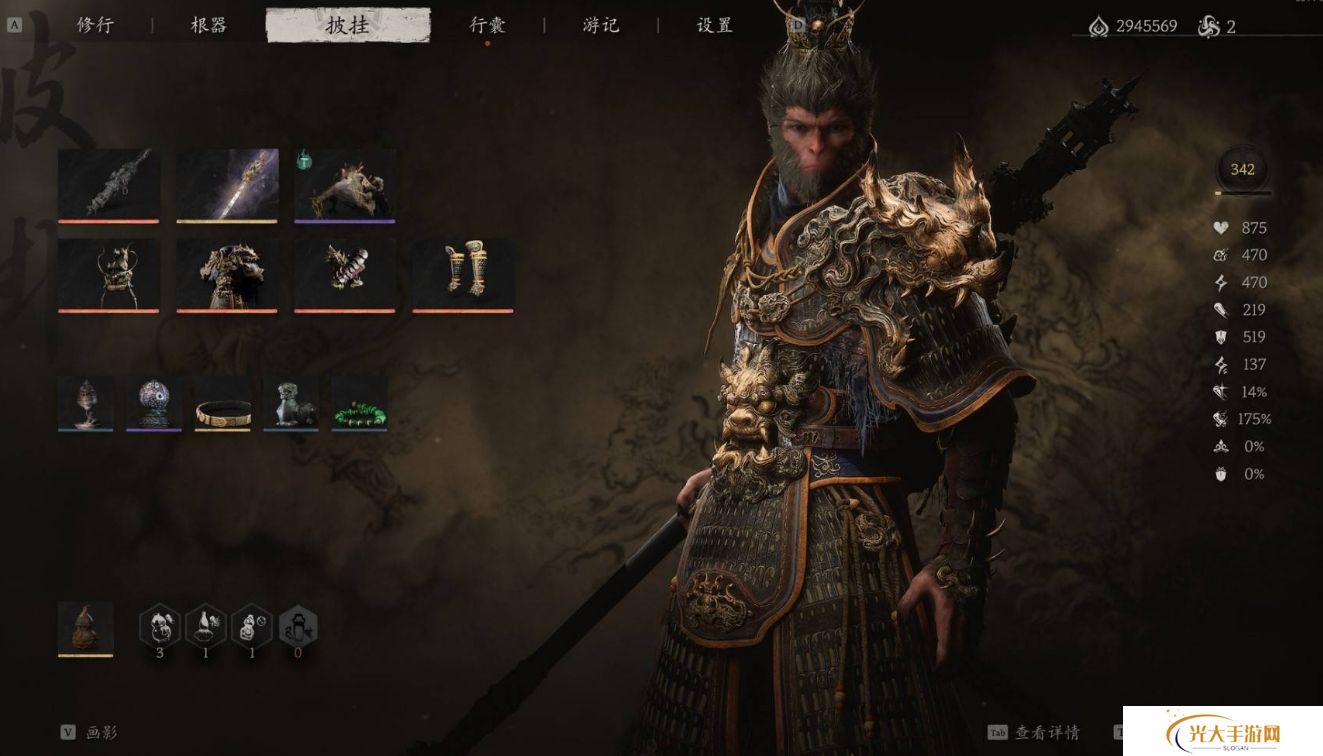This screenshot has width=1323, height=756.
Task: Choose the golden belt curio slot
Action: pos(222,403)
